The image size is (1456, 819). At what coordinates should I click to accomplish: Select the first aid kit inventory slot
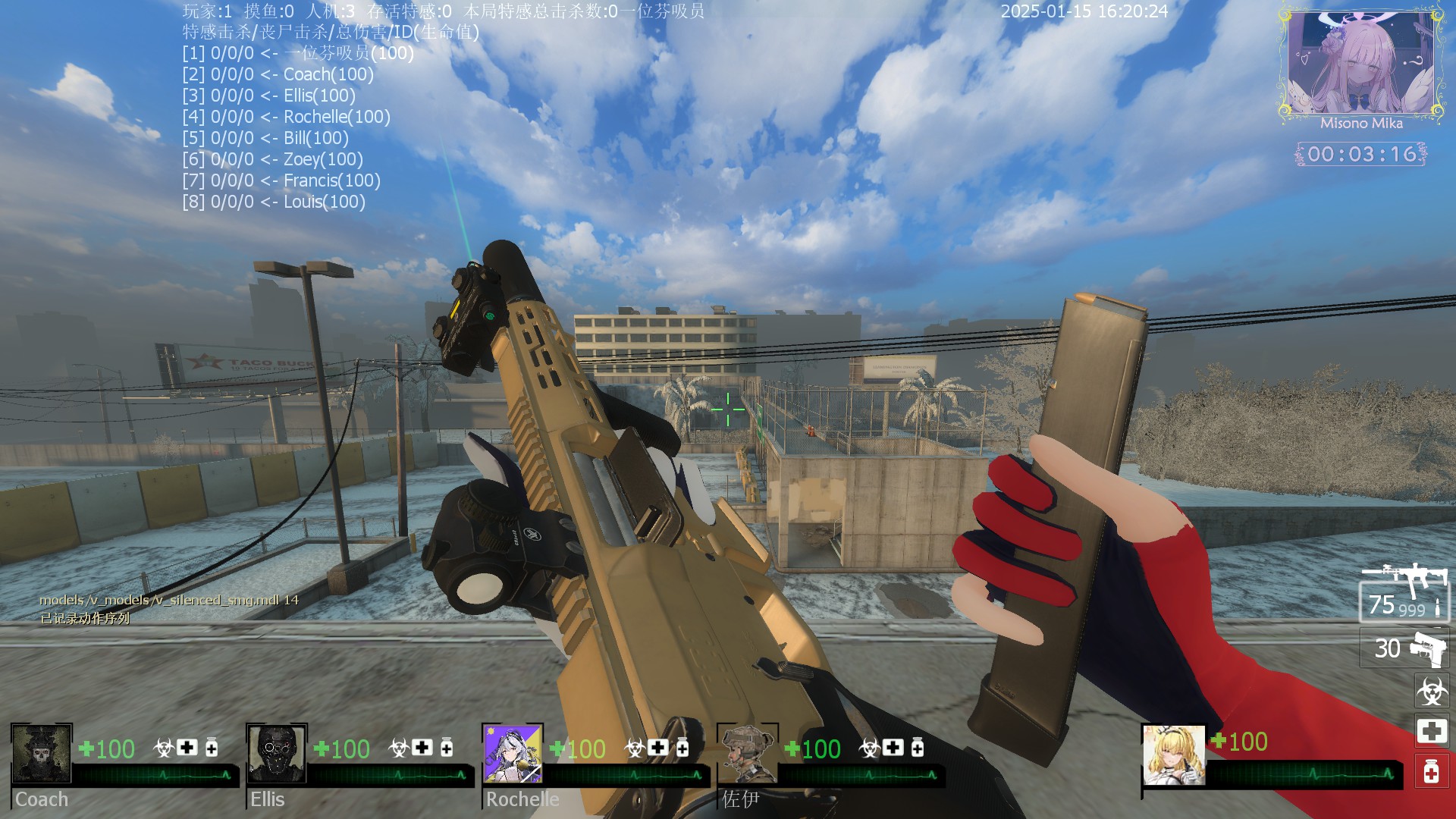pos(1431,731)
